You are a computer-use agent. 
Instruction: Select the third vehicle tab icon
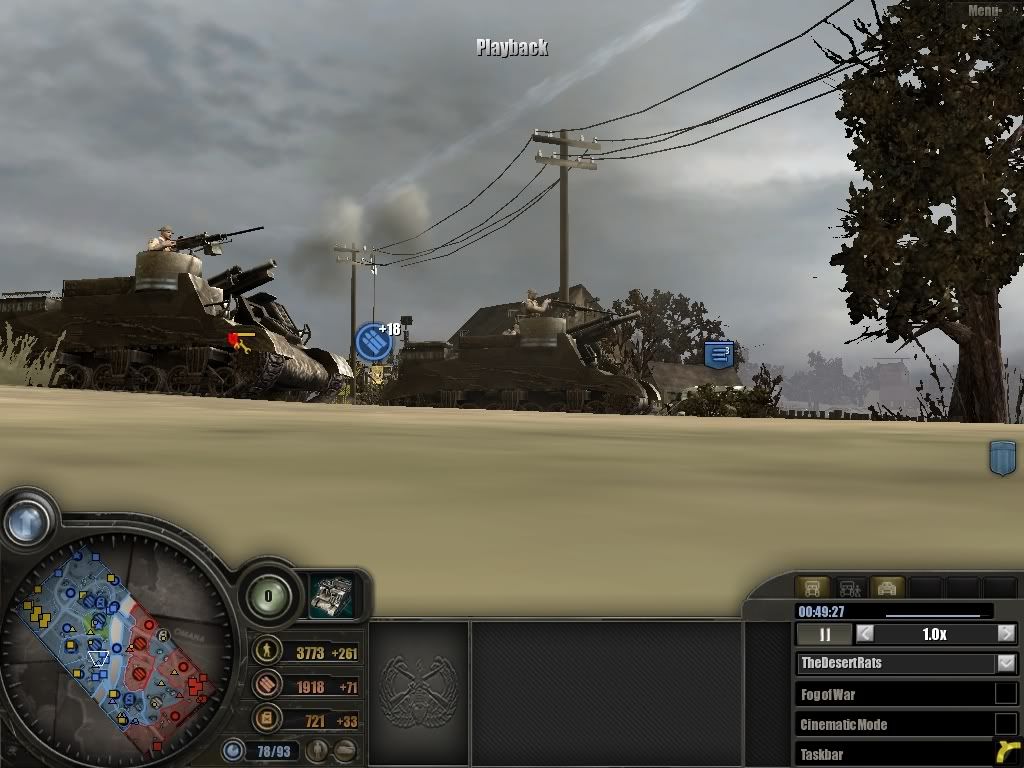[x=887, y=588]
